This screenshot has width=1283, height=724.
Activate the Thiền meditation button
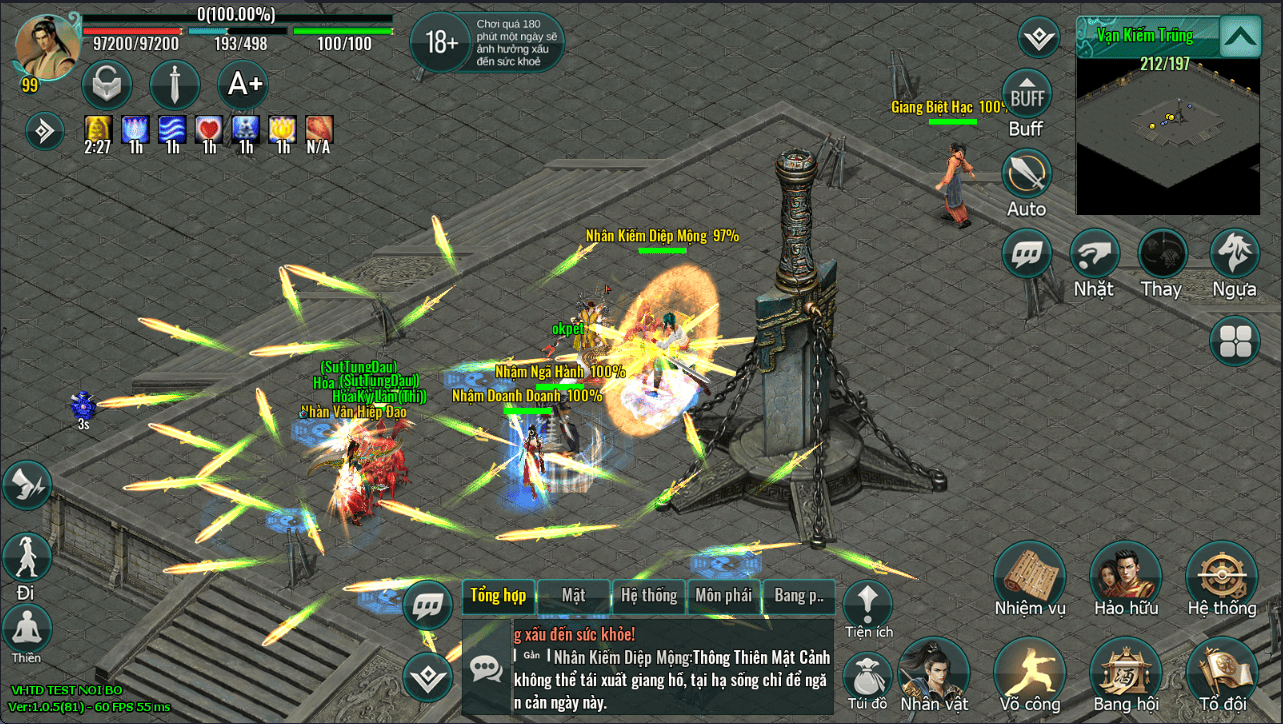(x=27, y=630)
